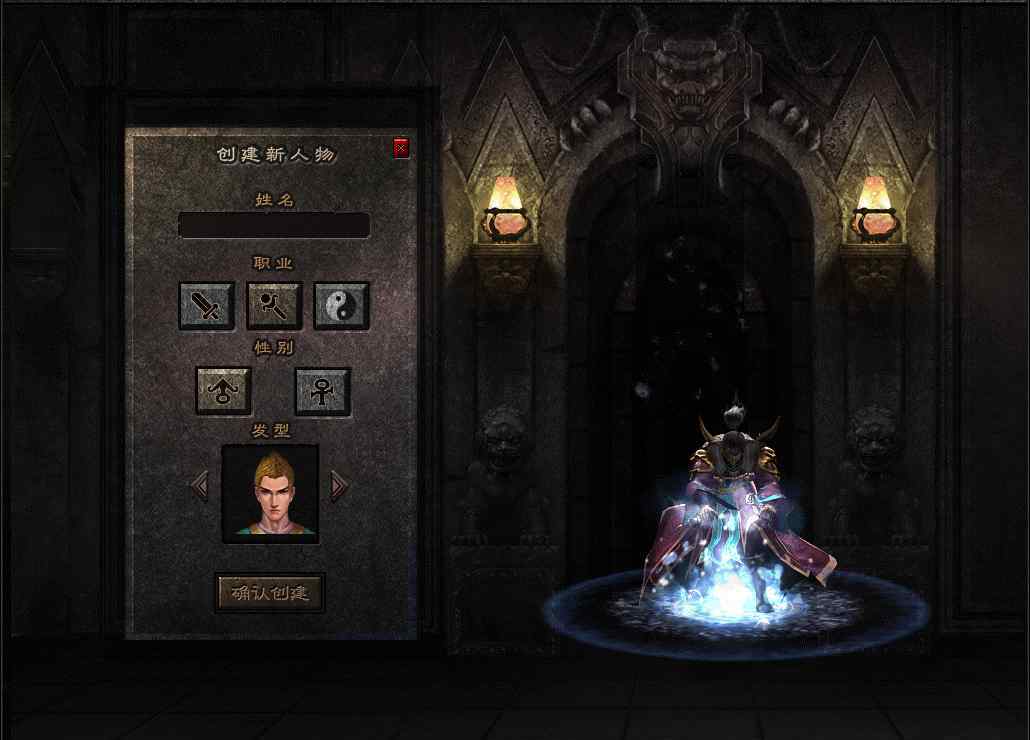Image resolution: width=1030 pixels, height=740 pixels.
Task: Click the blond hairstyle portrait preview
Action: 270,493
